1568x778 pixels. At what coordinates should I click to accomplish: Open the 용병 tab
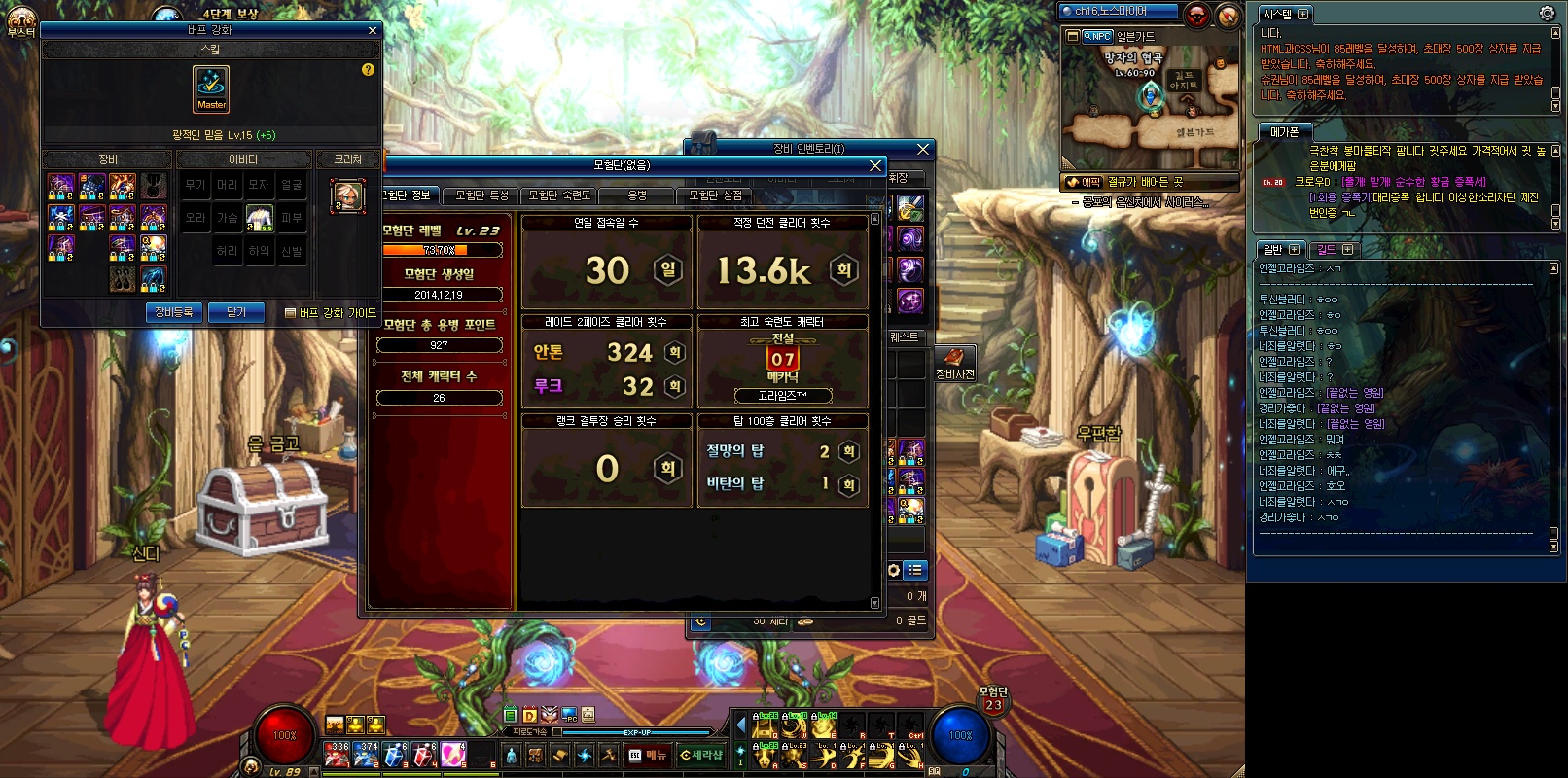point(637,195)
